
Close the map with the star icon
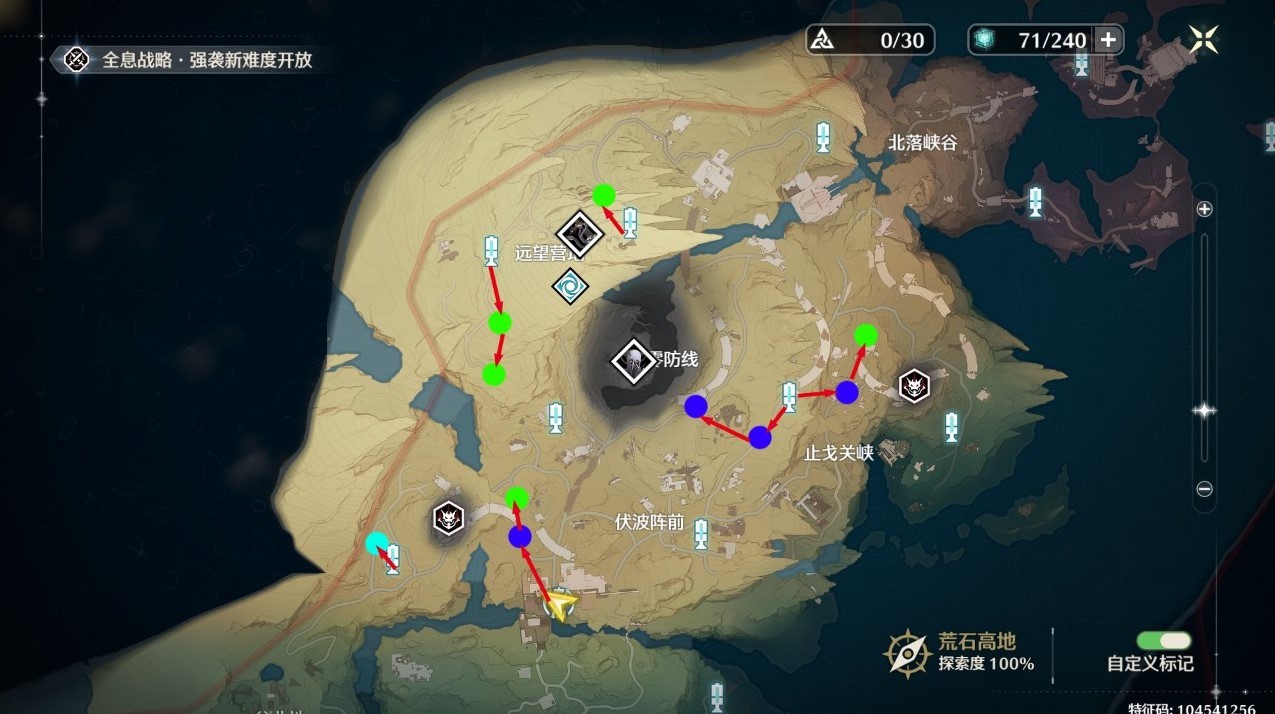1203,39
